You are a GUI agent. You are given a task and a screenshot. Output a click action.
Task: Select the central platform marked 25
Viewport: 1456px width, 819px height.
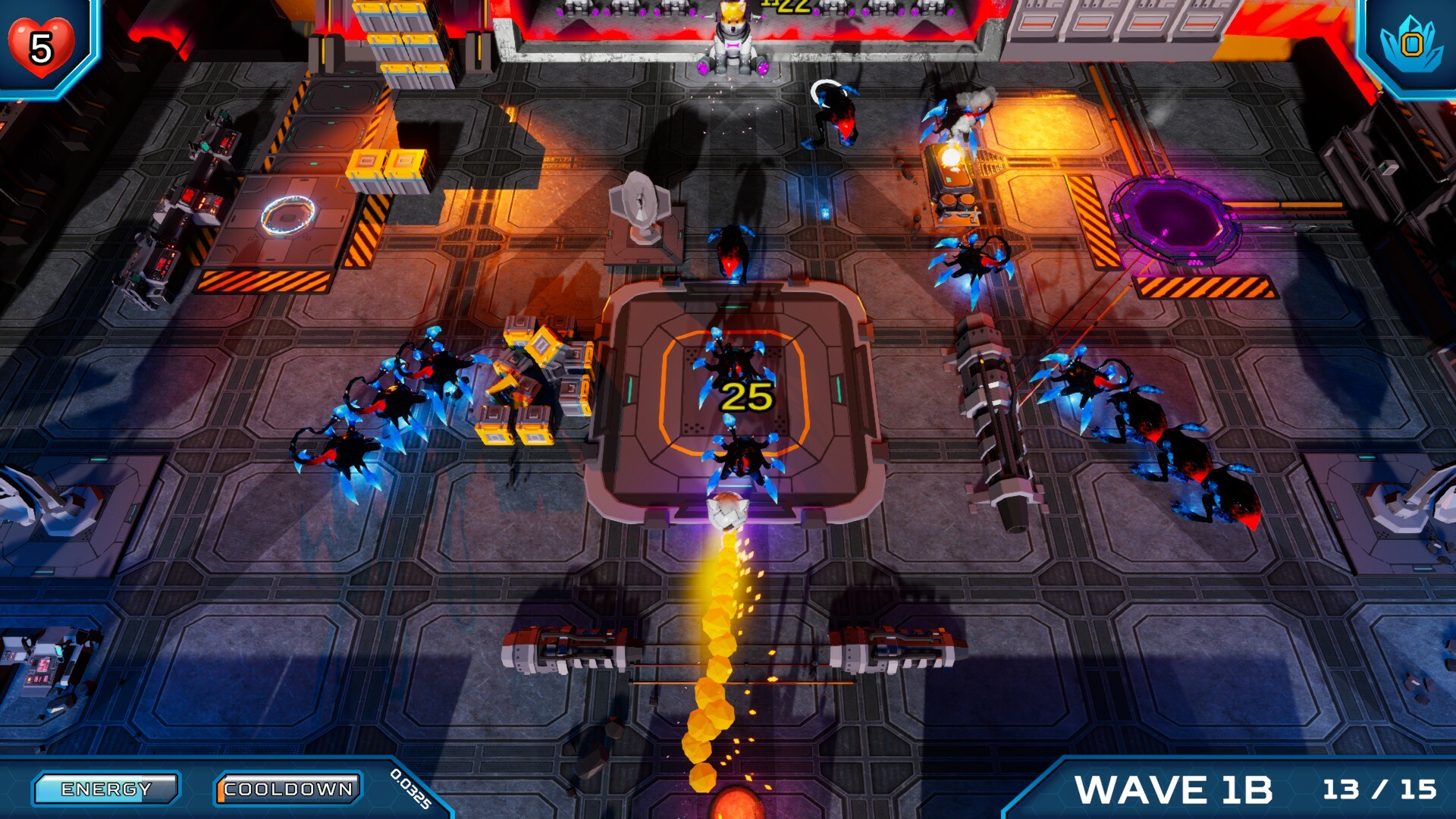coord(745,398)
